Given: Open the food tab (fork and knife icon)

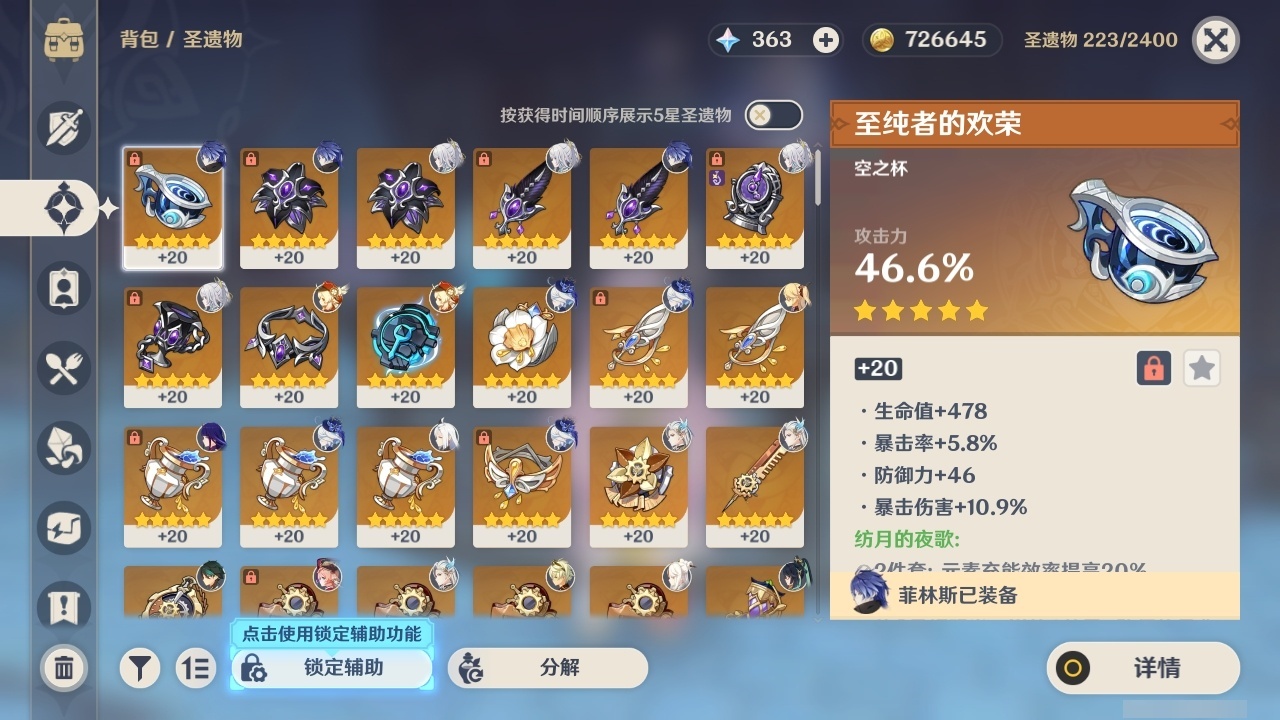Looking at the screenshot, I should coord(62,367).
